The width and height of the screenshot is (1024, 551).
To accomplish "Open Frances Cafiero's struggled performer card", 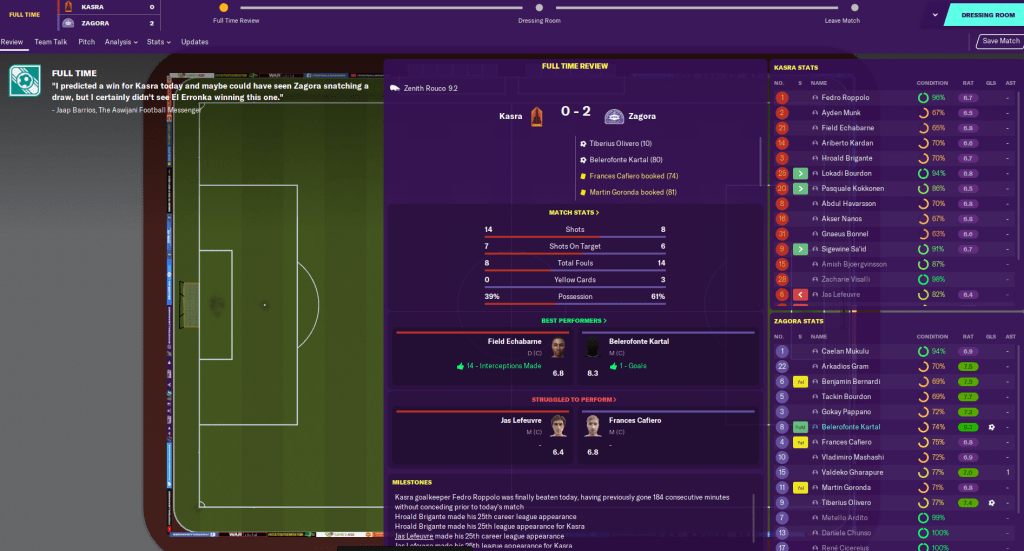I will pyautogui.click(x=664, y=435).
